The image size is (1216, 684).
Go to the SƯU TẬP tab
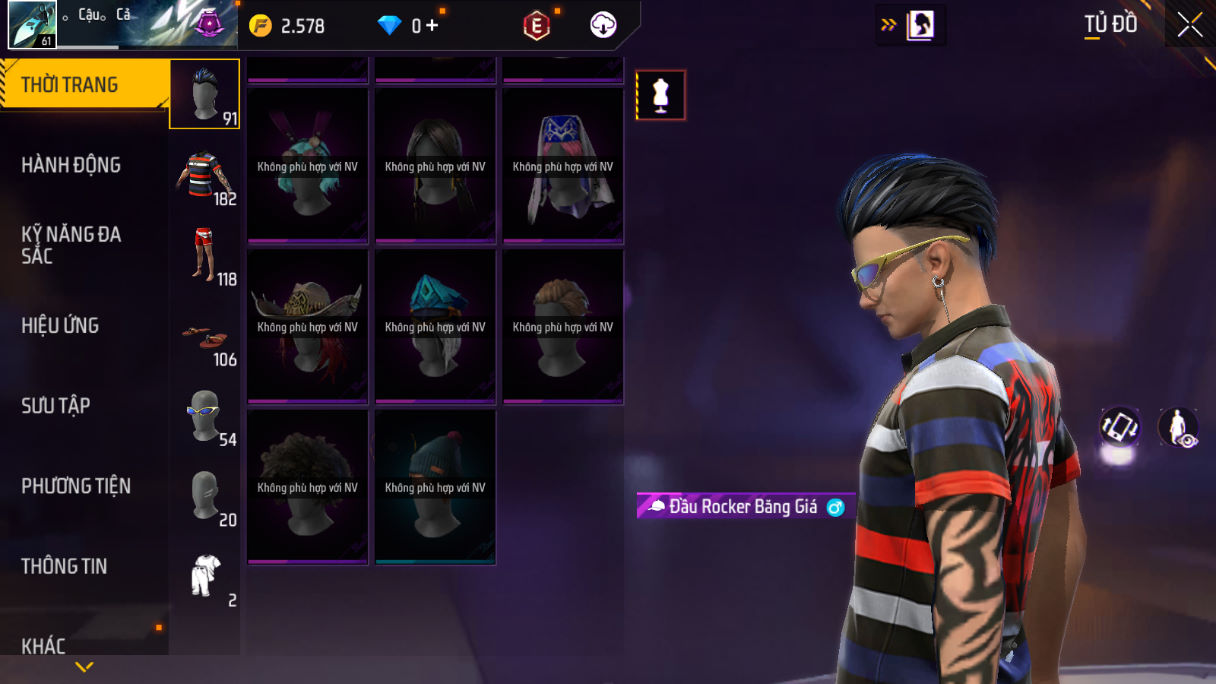tap(56, 406)
